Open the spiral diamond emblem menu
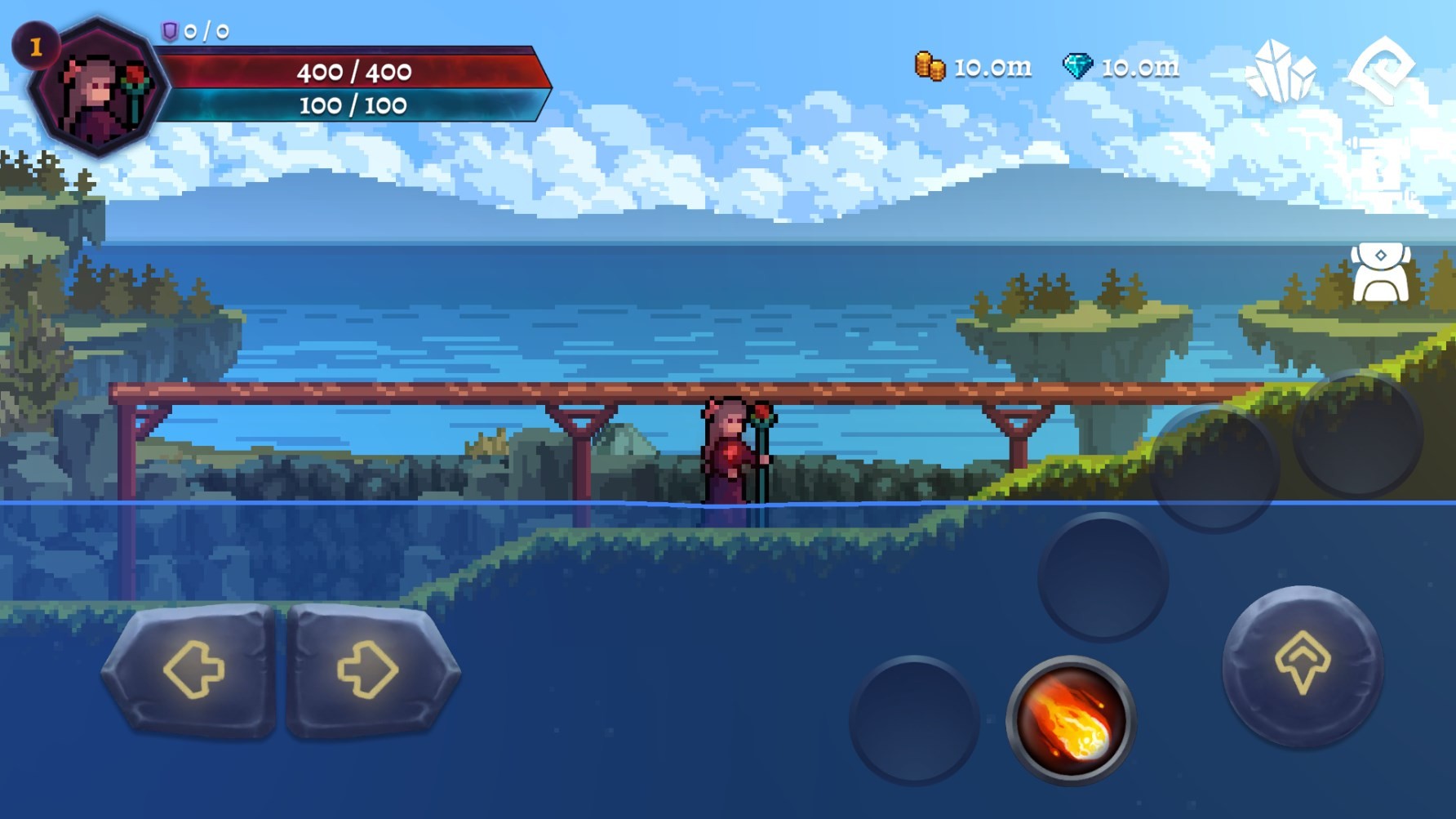The image size is (1456, 819). pyautogui.click(x=1381, y=69)
